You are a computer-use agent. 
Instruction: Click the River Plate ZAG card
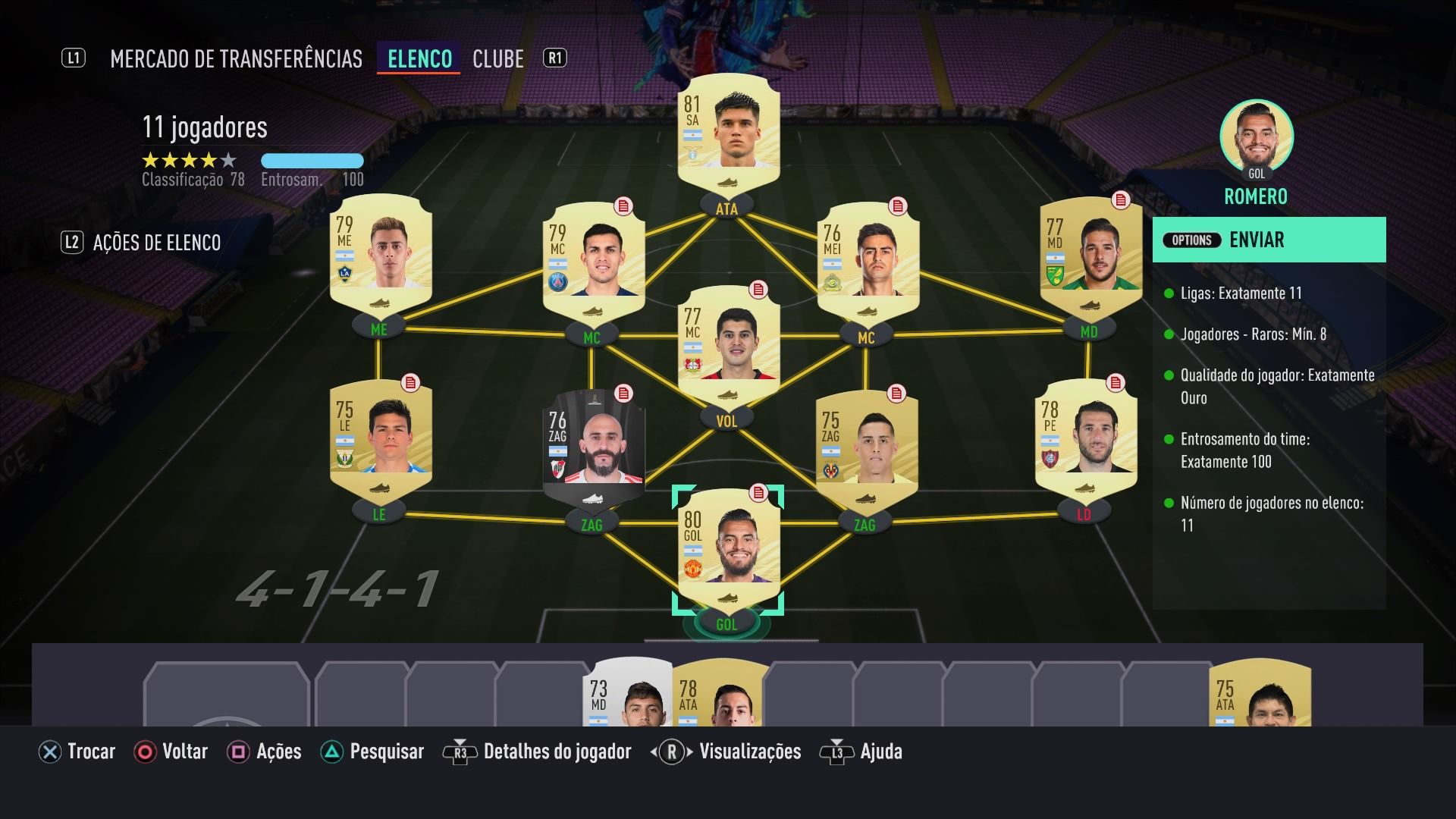(596, 447)
